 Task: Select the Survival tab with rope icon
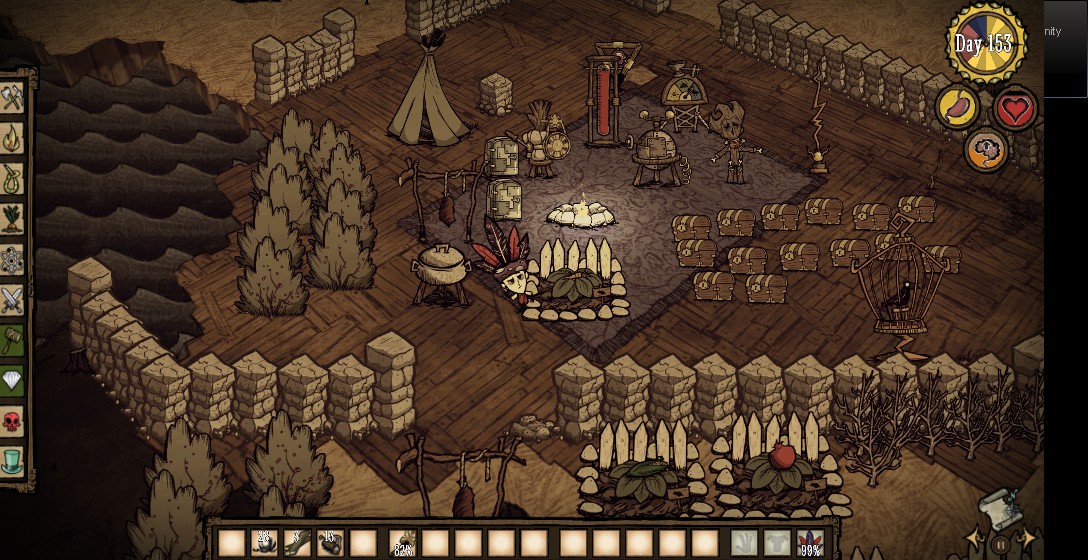13,176
